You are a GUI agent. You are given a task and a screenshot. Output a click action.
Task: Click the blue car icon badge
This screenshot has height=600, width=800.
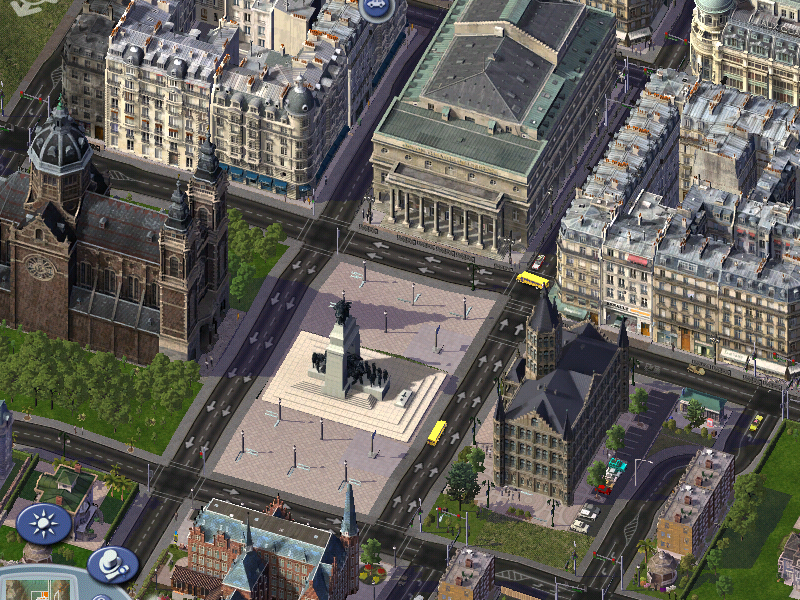tap(377, 8)
